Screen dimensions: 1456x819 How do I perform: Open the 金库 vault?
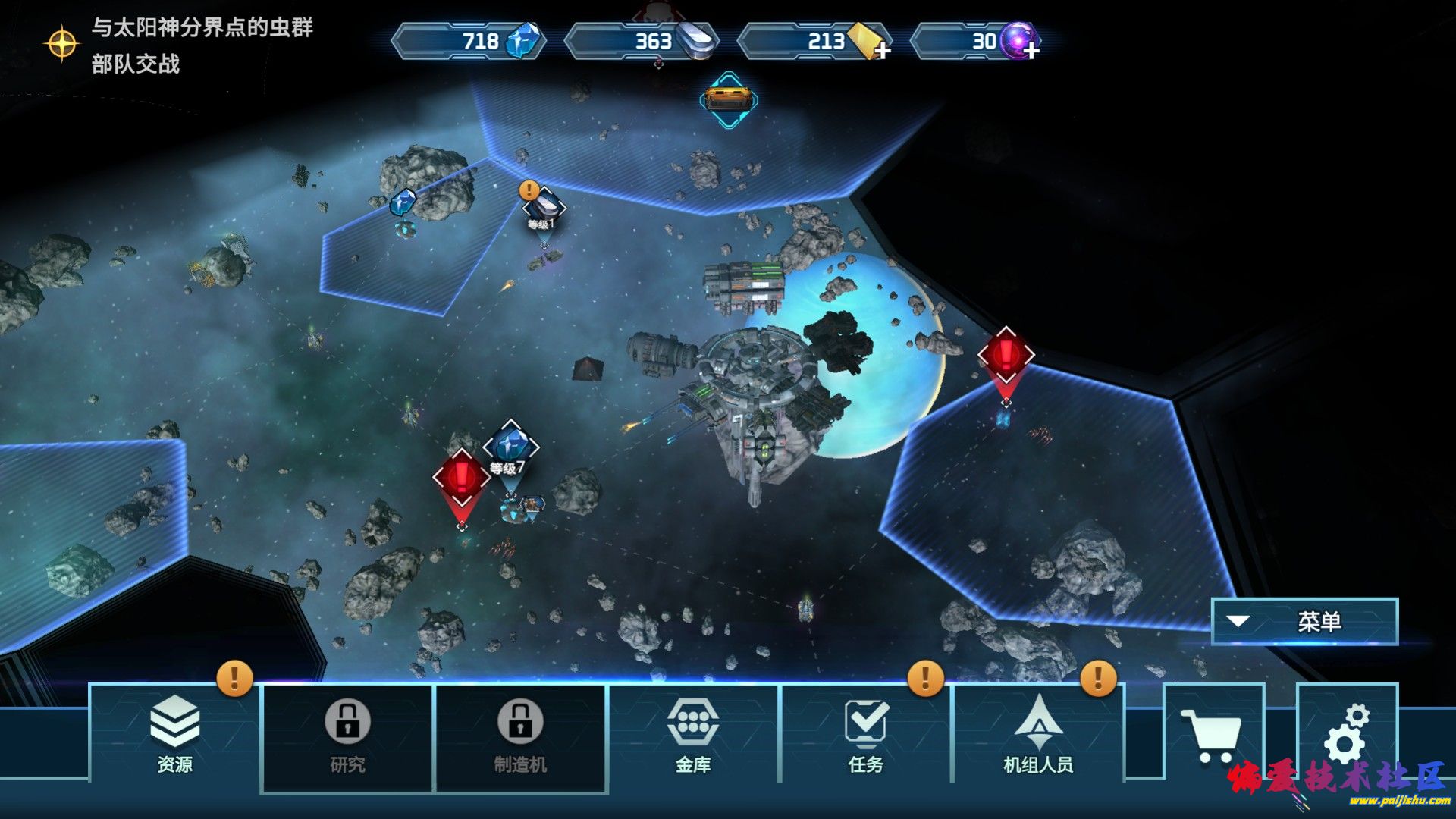pos(692,733)
